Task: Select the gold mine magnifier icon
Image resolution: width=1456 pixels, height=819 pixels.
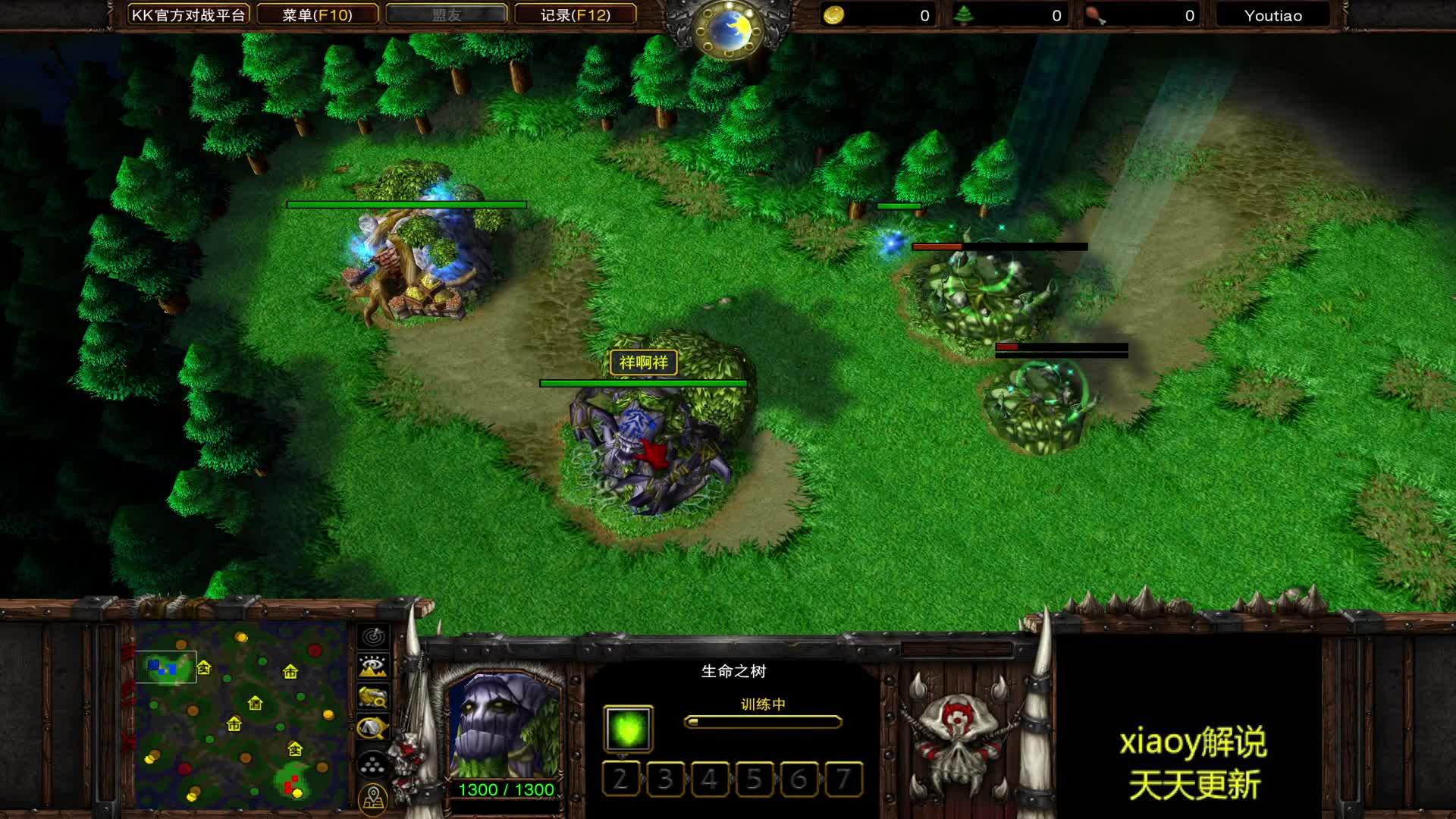Action: (x=372, y=696)
